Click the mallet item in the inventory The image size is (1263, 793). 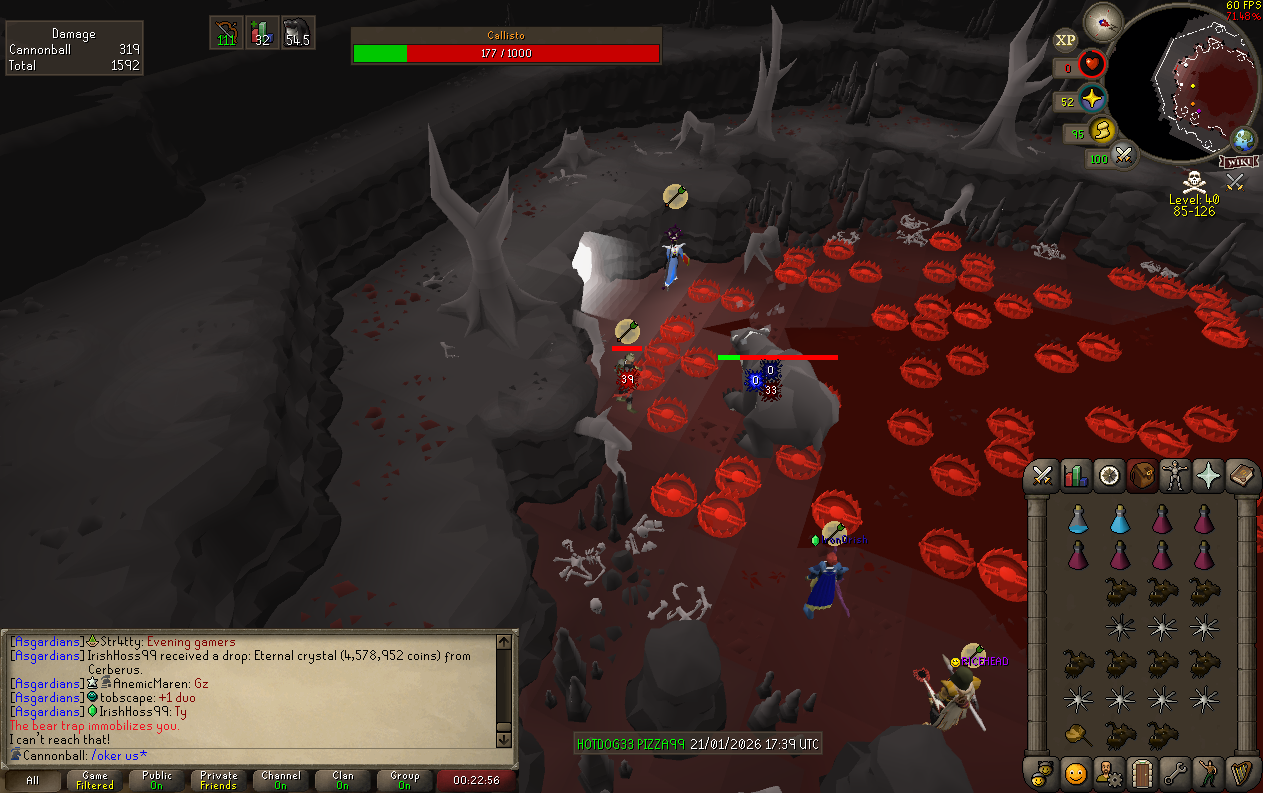point(1078,735)
